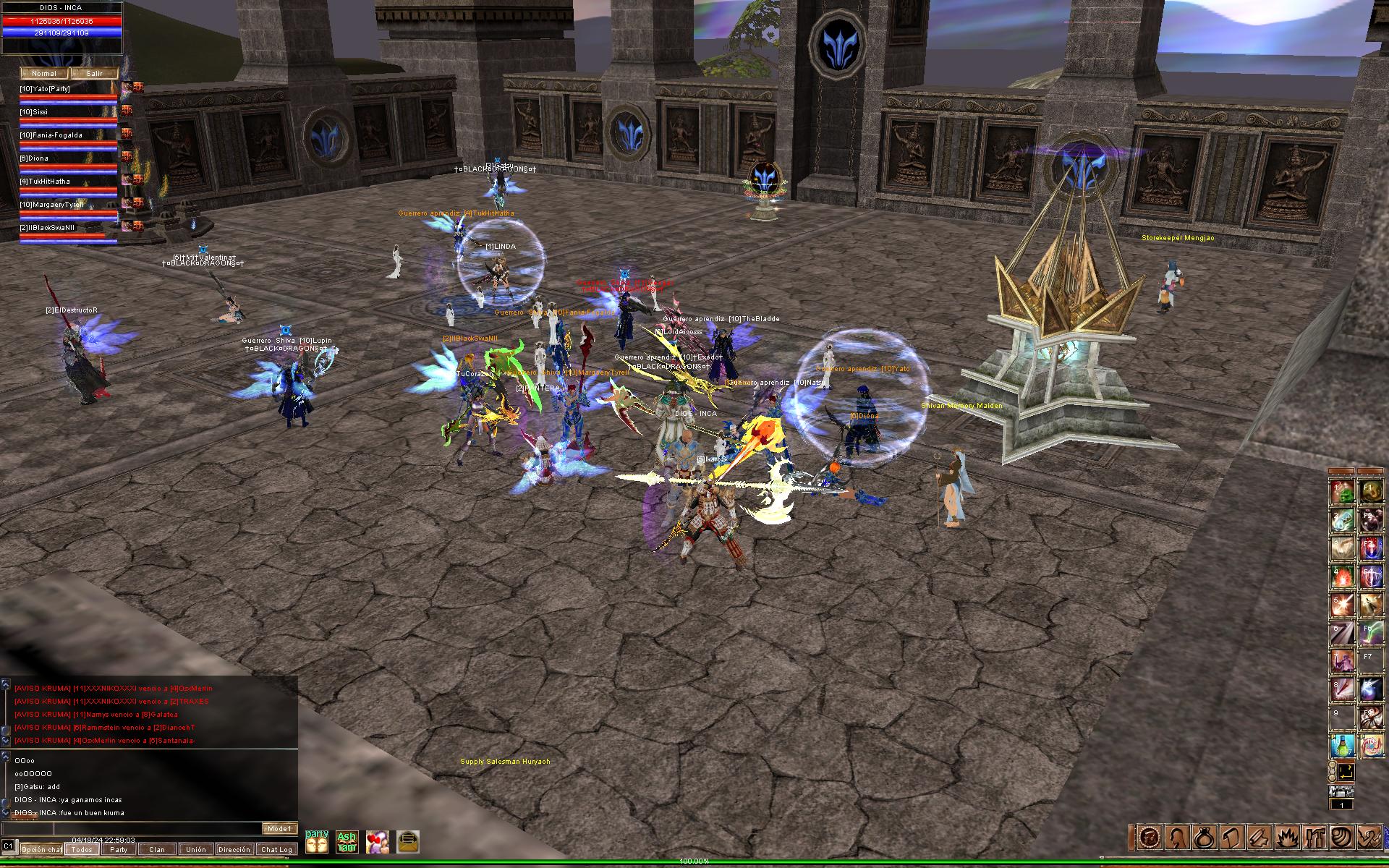
Task: Leave party with the Salir button
Action: point(94,73)
